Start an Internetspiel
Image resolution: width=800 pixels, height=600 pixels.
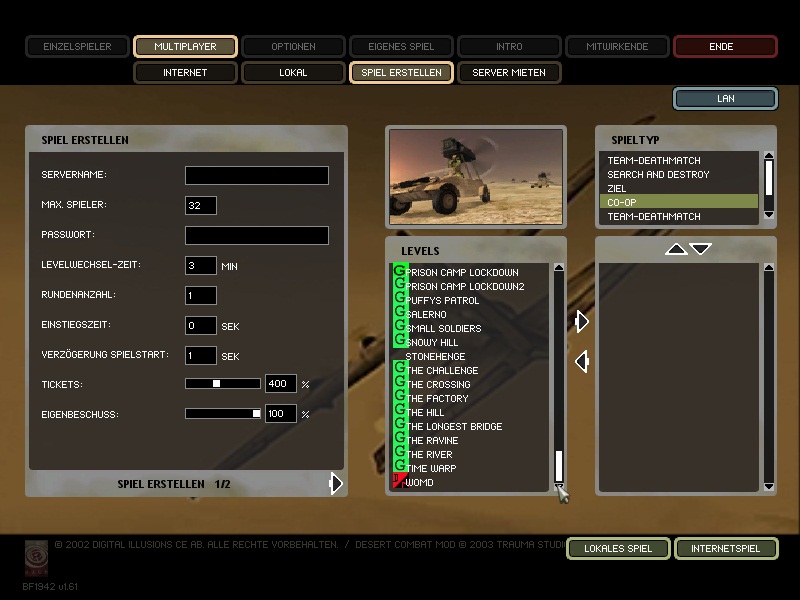coord(725,549)
